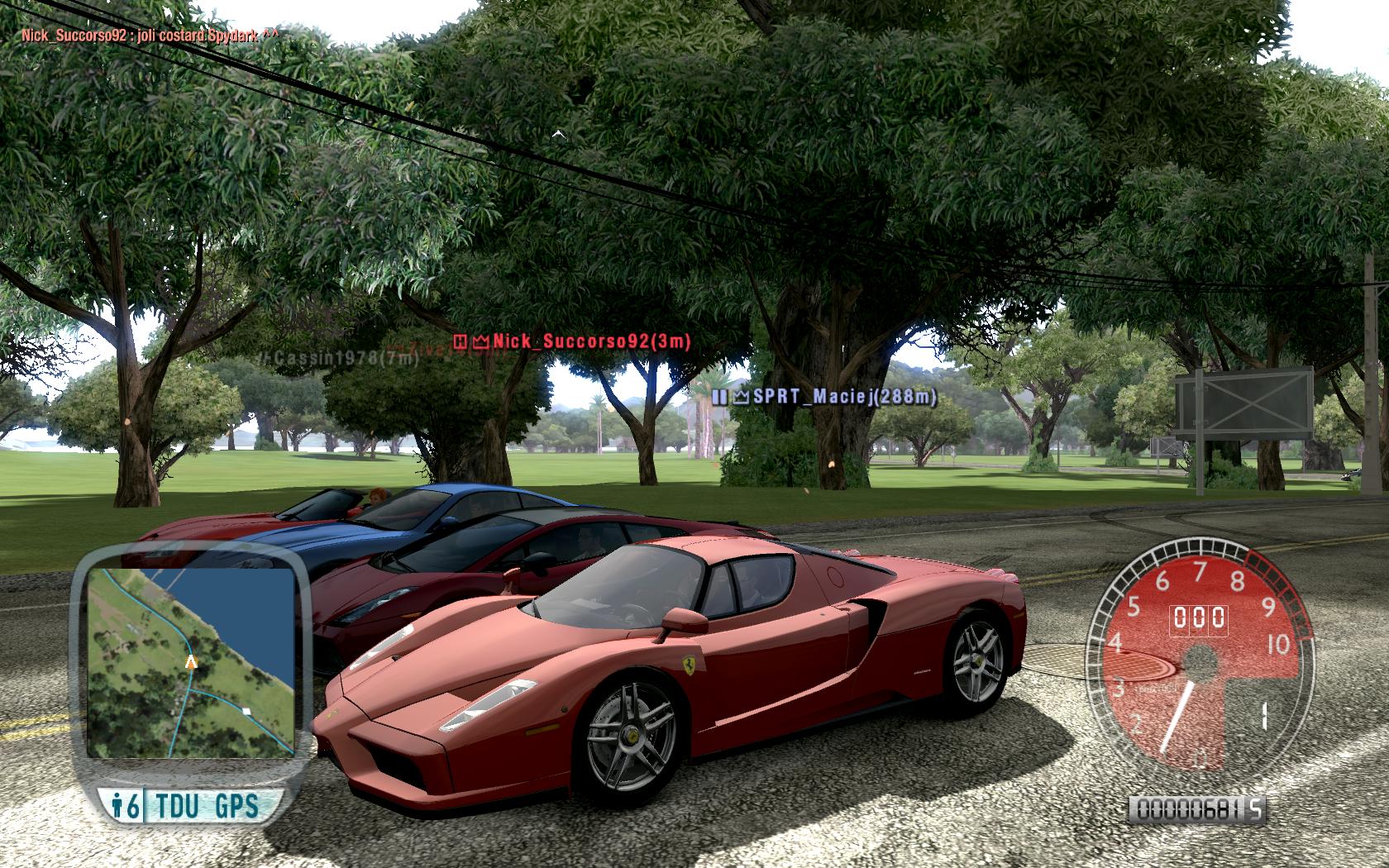Select the TDU GPS label
The image size is (1389, 868).
tap(205, 804)
